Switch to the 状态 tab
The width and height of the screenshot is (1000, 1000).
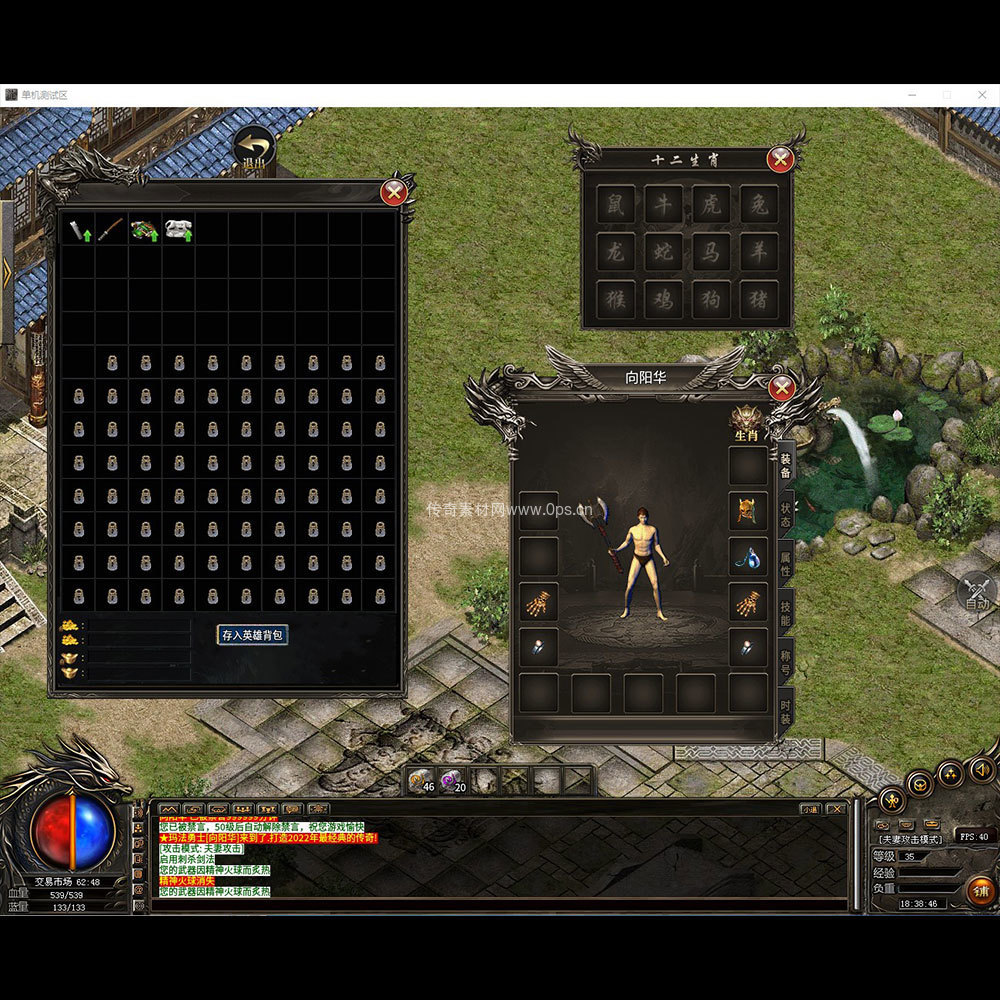tap(786, 514)
